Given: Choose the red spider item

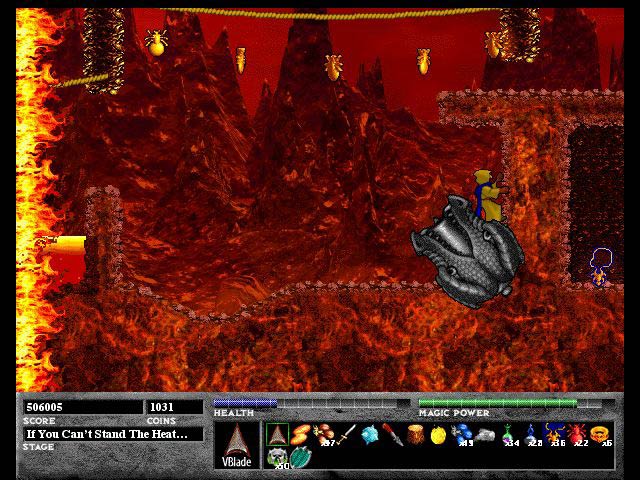Looking at the screenshot, I should [576, 434].
